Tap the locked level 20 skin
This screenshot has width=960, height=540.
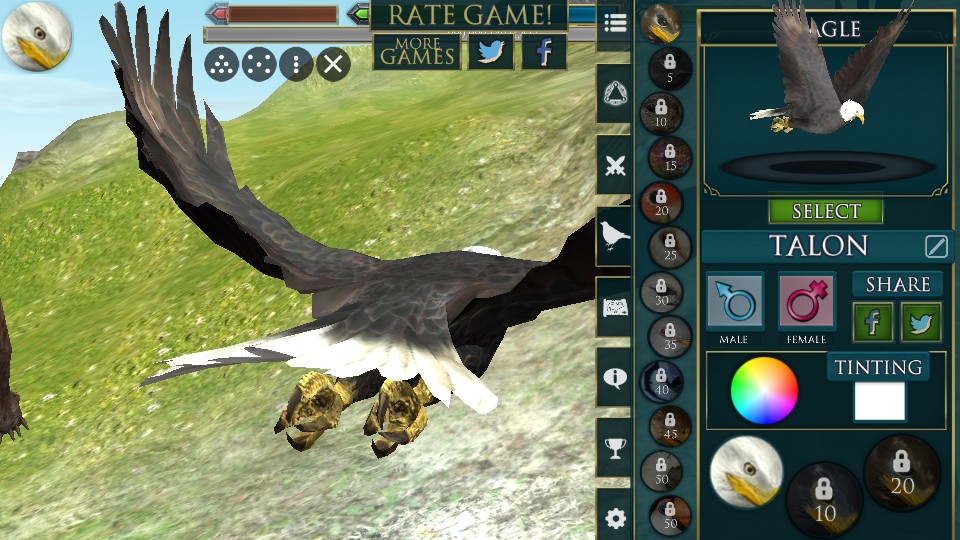click(x=901, y=473)
